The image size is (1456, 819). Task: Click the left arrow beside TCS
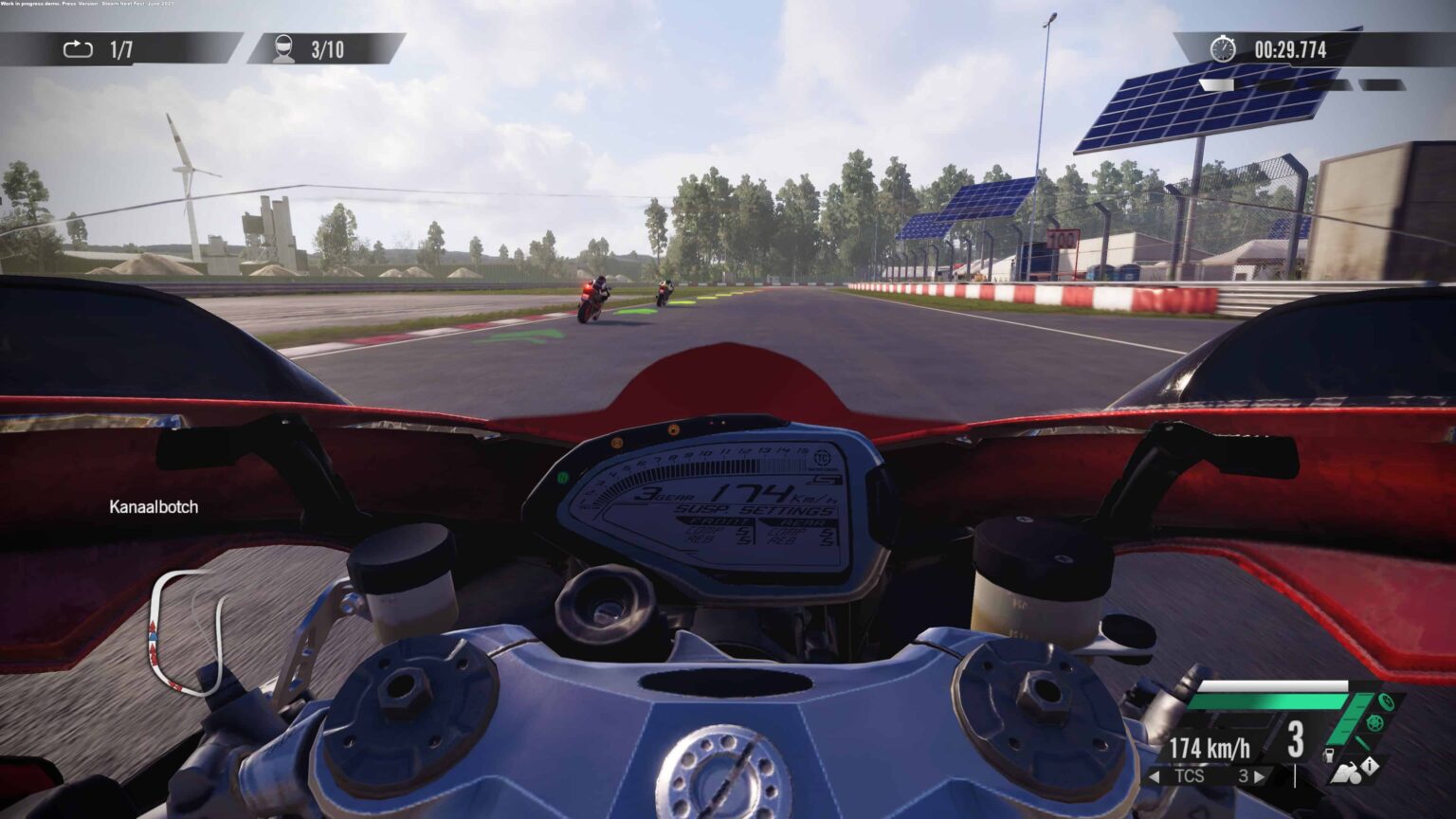click(1156, 776)
